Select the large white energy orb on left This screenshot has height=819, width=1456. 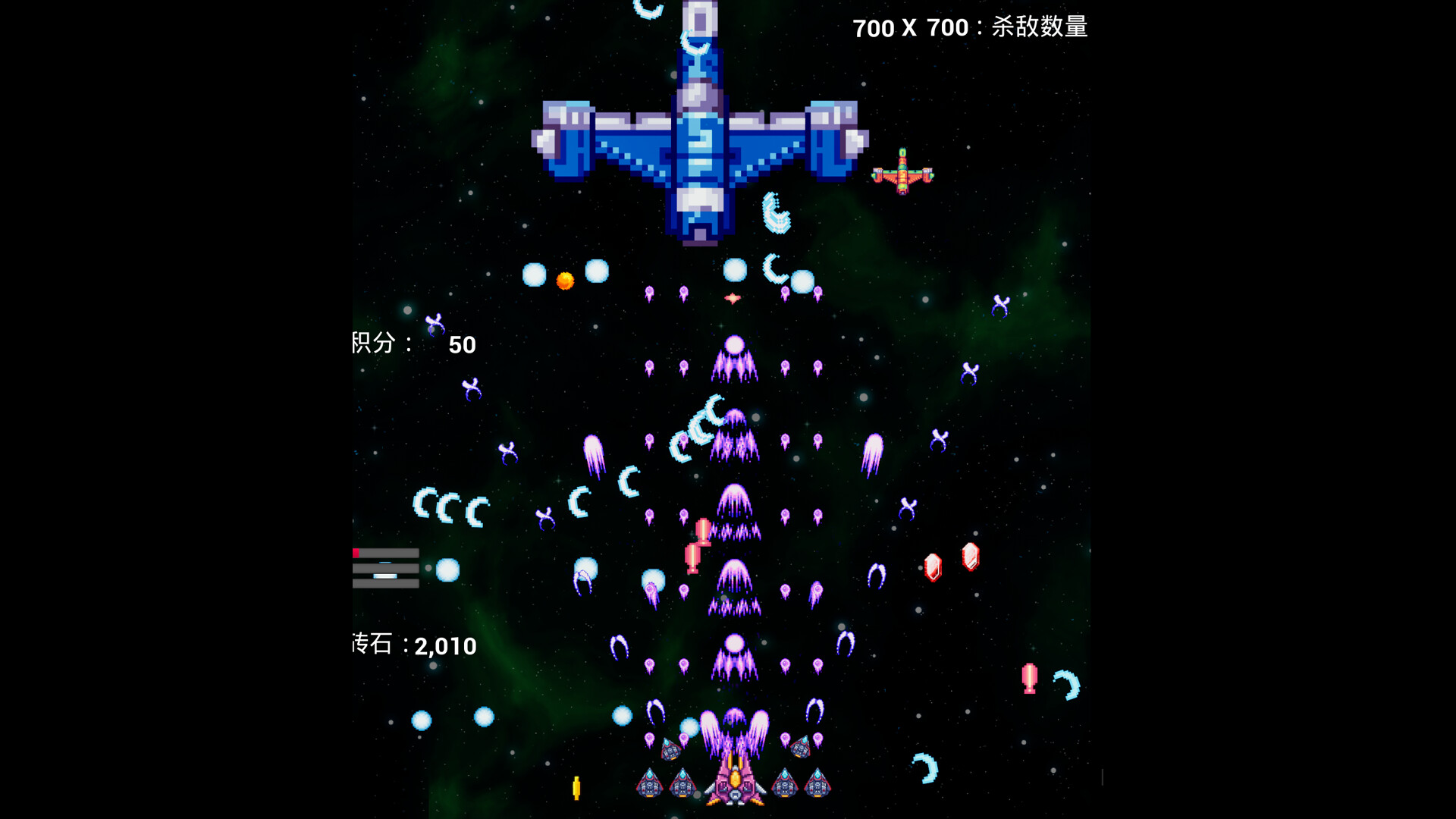pyautogui.click(x=448, y=570)
